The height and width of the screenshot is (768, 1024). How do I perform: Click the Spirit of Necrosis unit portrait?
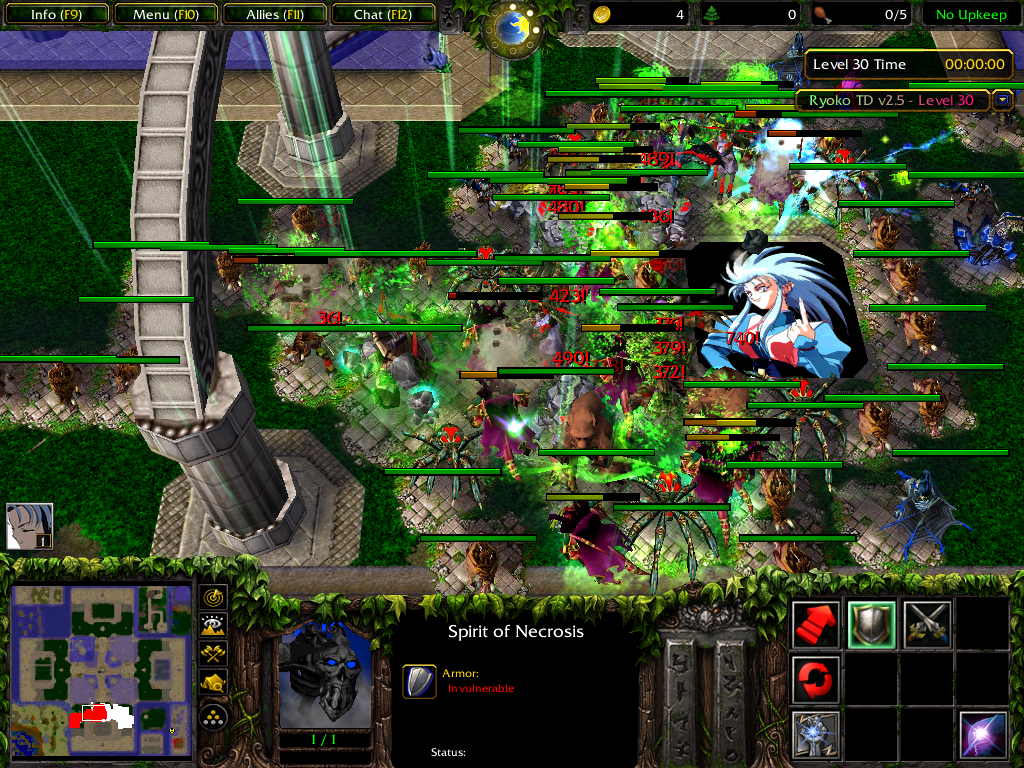tap(325, 675)
